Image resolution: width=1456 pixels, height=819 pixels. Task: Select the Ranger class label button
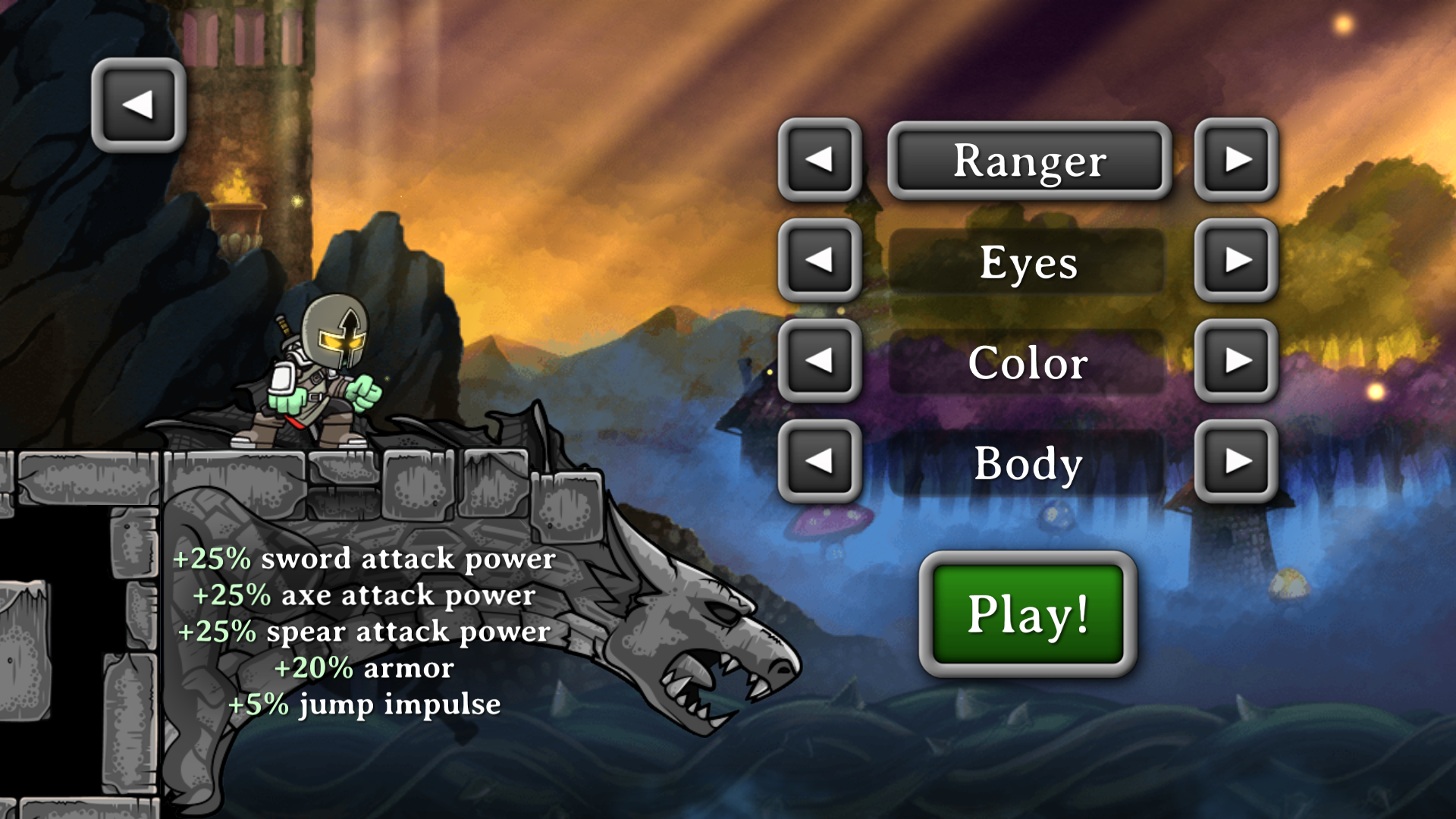pos(1029,161)
